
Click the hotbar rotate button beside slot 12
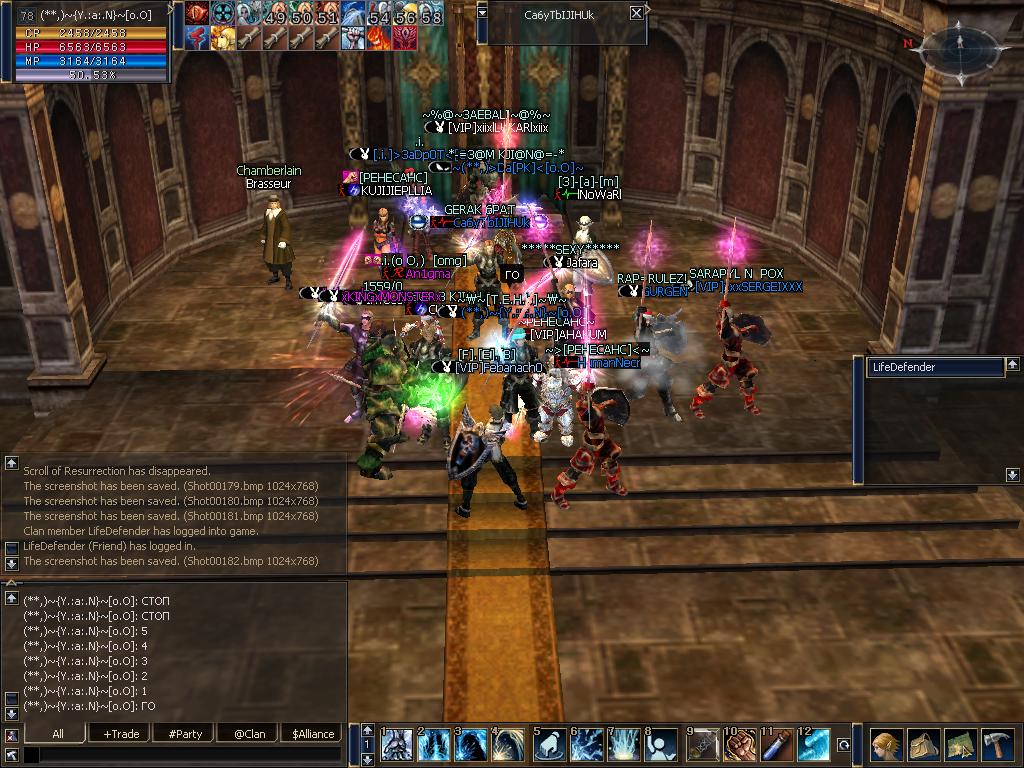coord(843,745)
